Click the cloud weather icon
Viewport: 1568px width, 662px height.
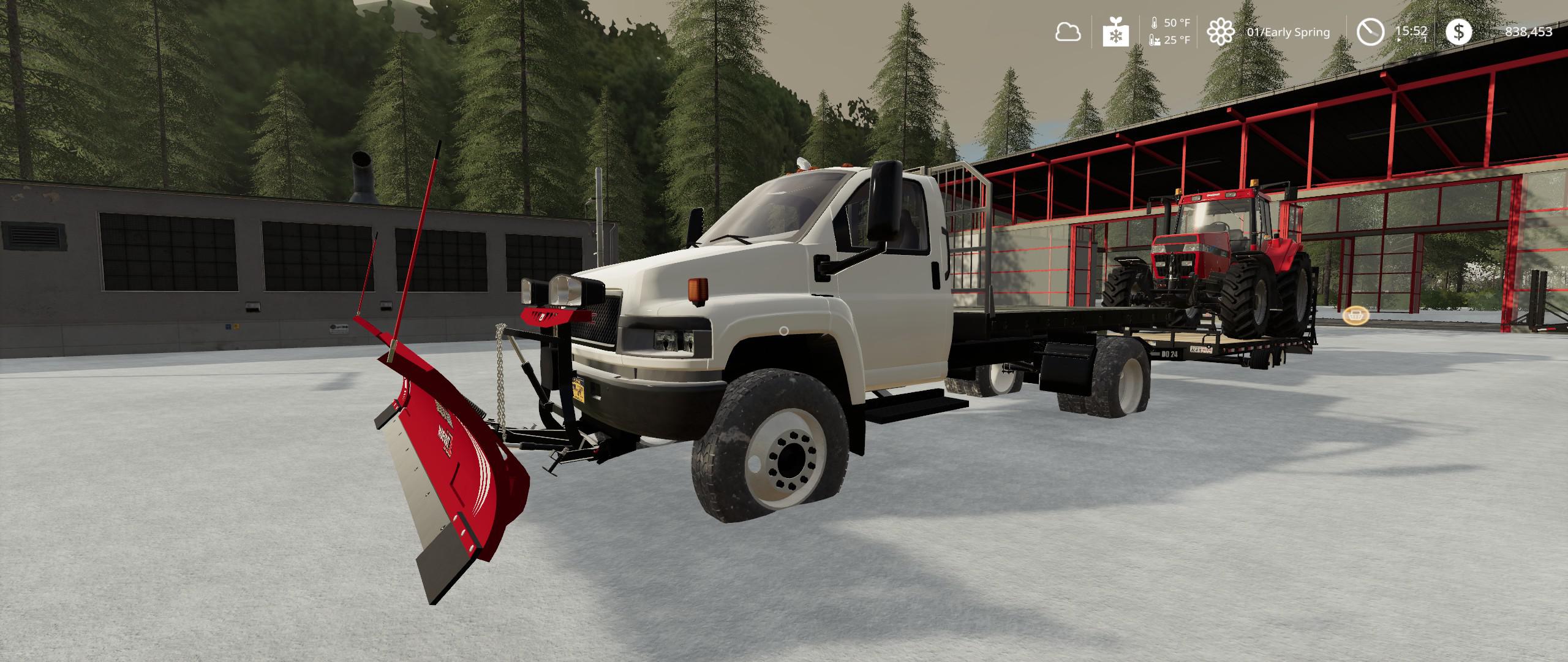1068,32
